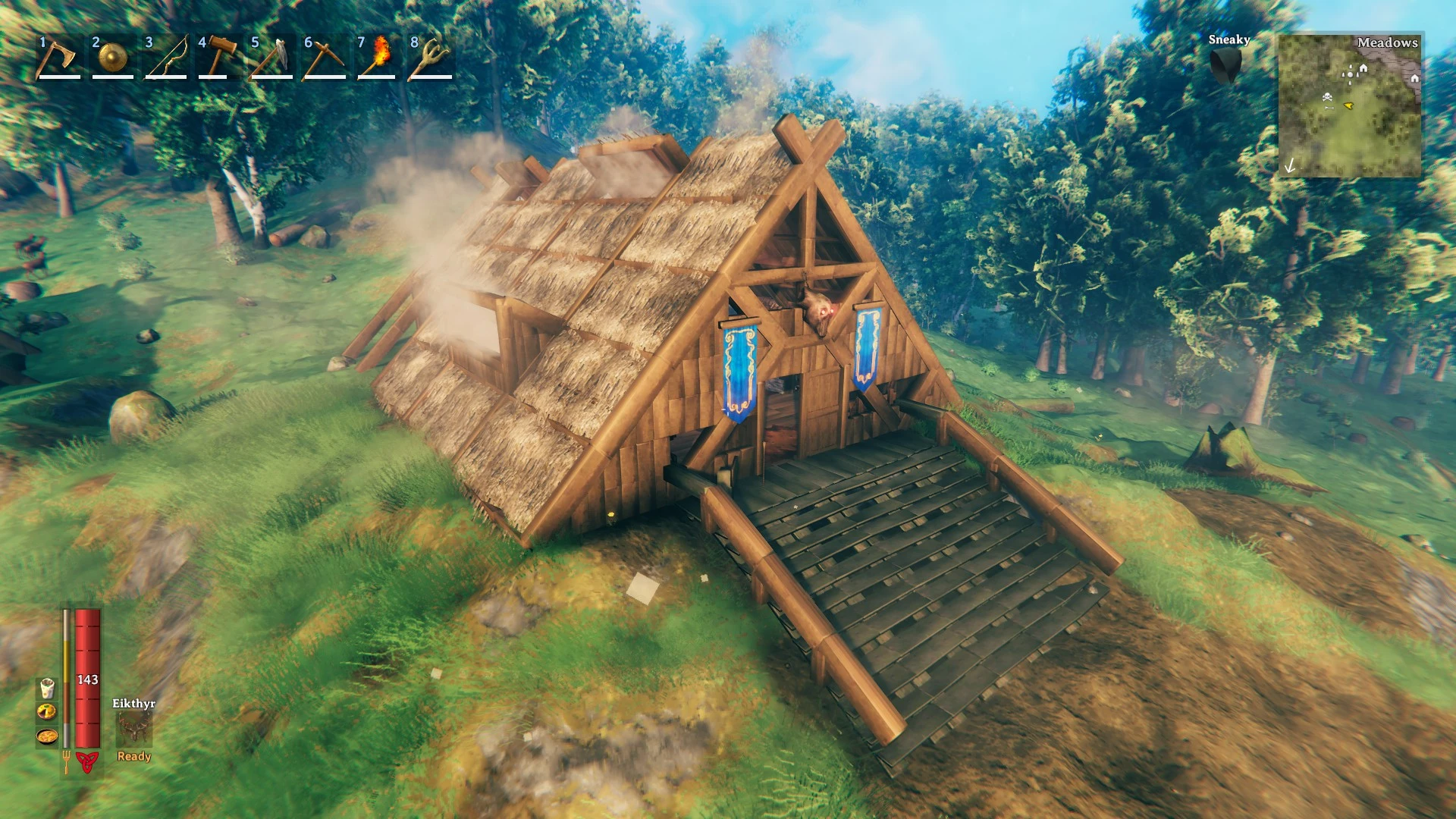Equip the bronze buckler shield in slot 2
This screenshot has width=1456, height=819.
[x=110, y=61]
